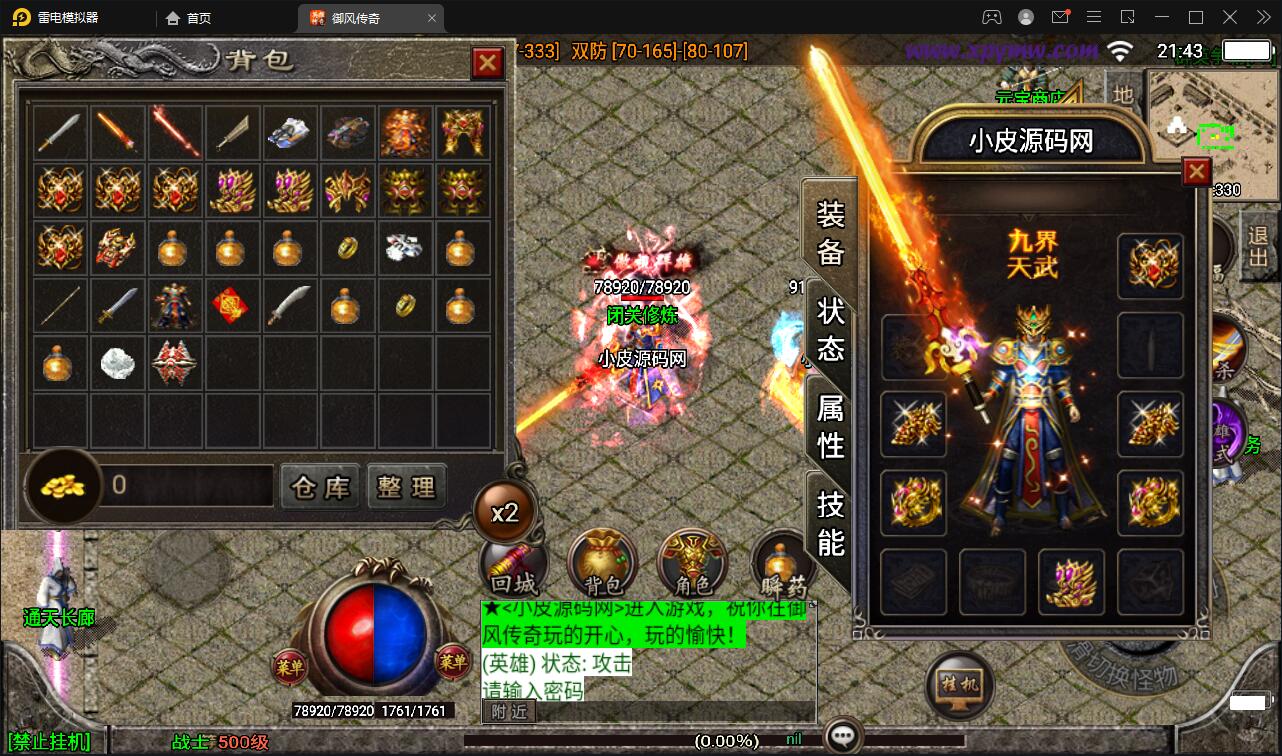Open the 角色 character icon
The width and height of the screenshot is (1282, 756).
(x=690, y=566)
